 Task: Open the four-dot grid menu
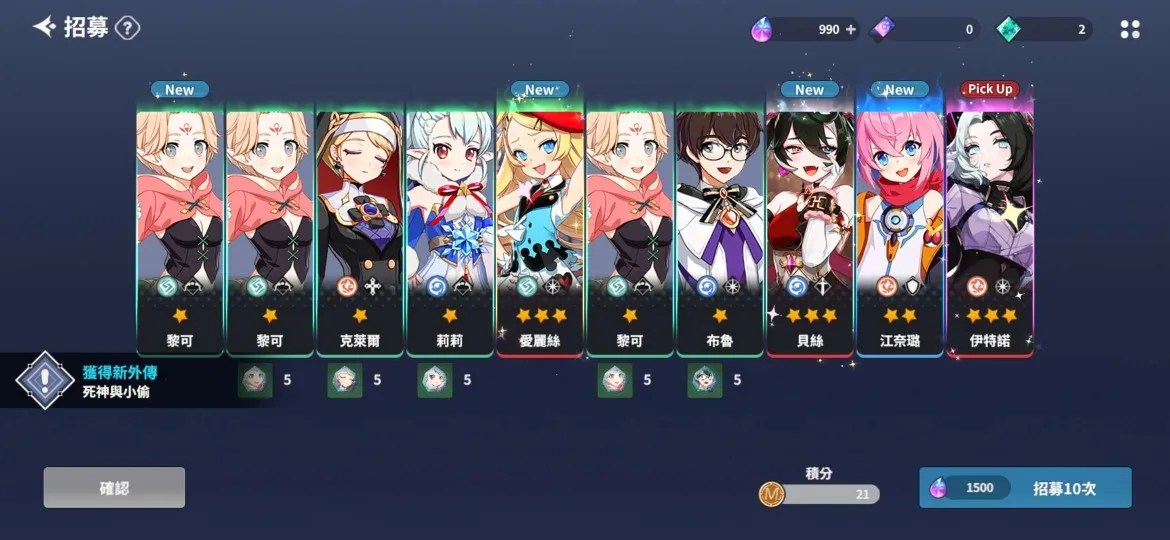(x=1130, y=30)
